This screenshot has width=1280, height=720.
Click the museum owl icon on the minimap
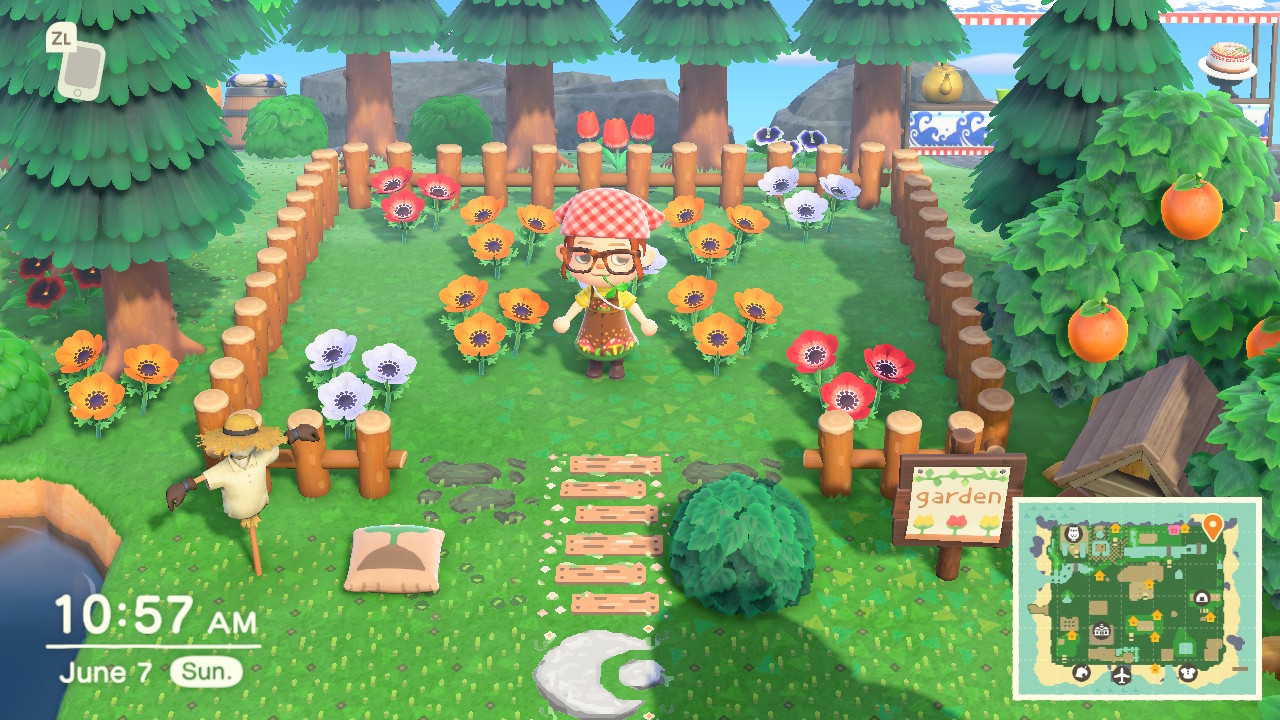click(1072, 535)
